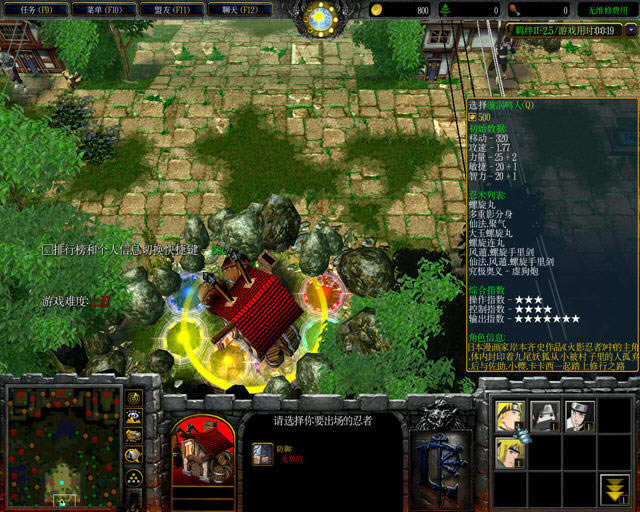Click the yellow triple down-arrow button
The width and height of the screenshot is (640, 512).
click(x=614, y=487)
